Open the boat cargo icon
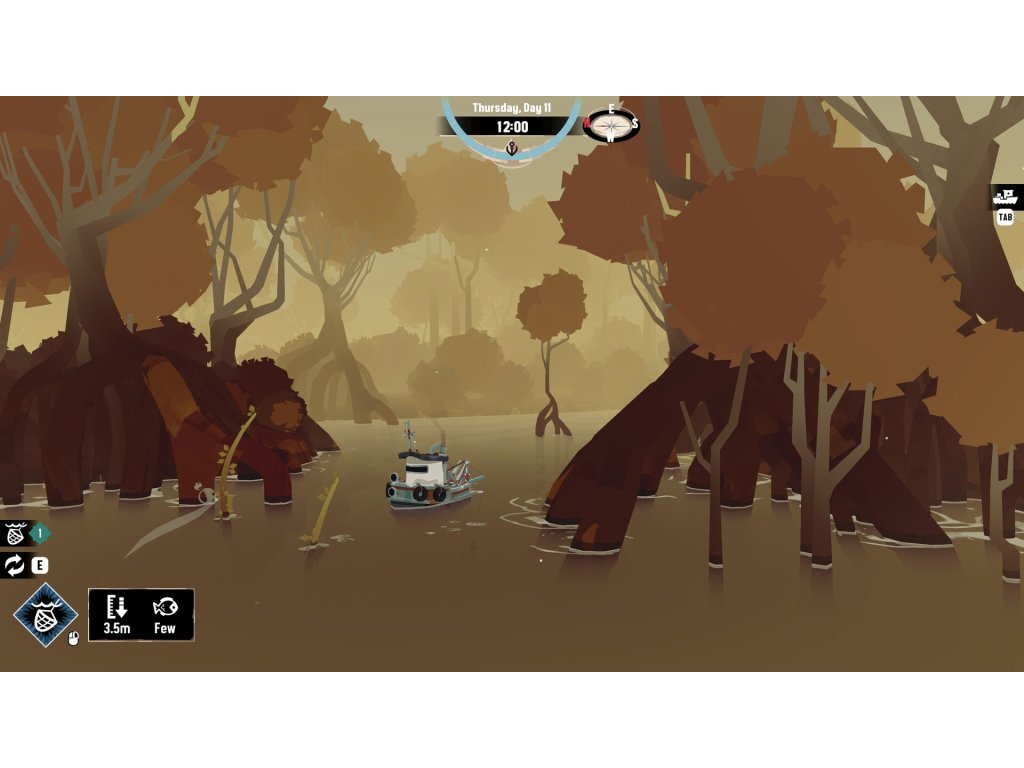 click(1005, 197)
